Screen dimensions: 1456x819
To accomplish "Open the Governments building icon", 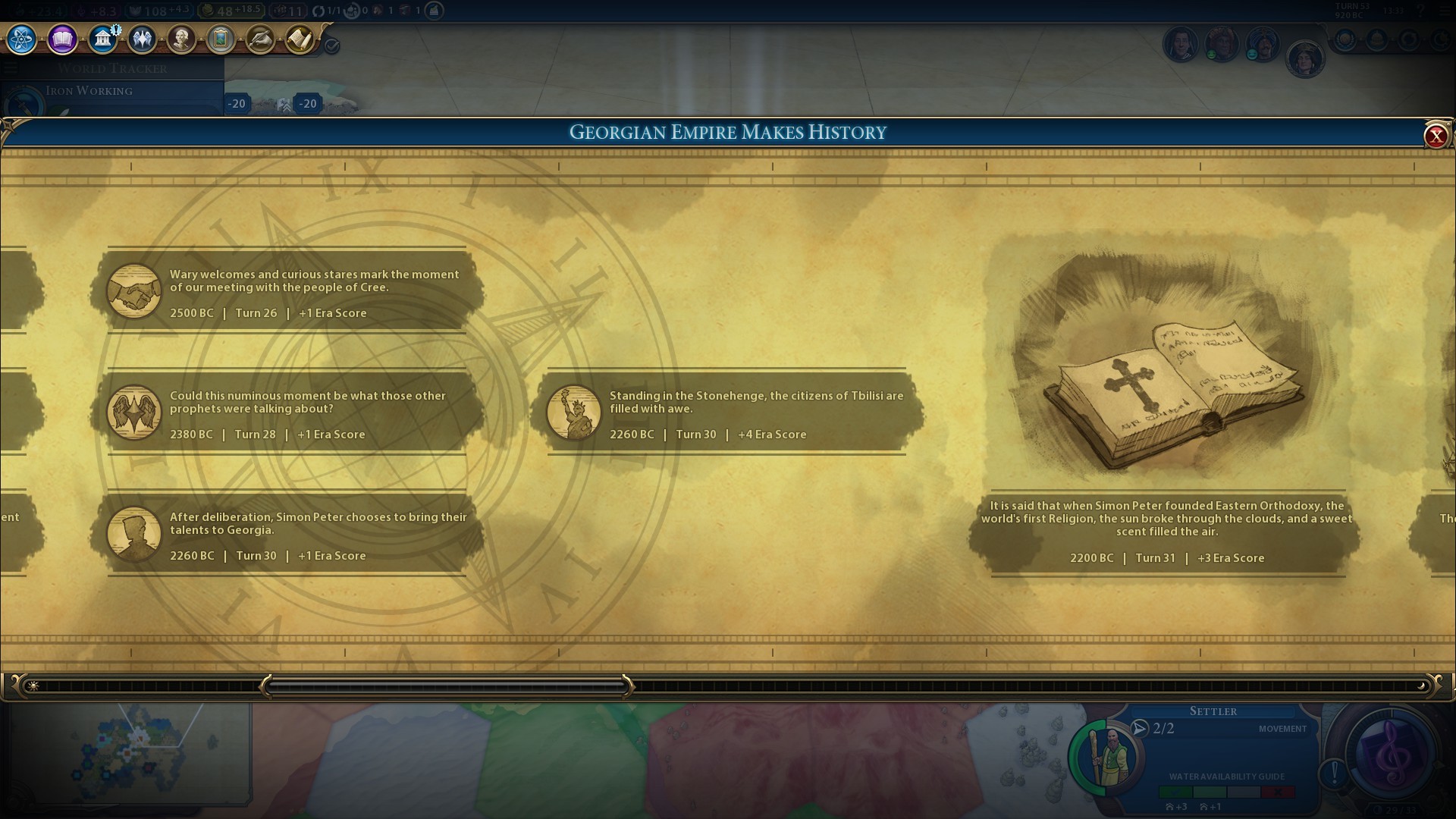I will pyautogui.click(x=102, y=39).
